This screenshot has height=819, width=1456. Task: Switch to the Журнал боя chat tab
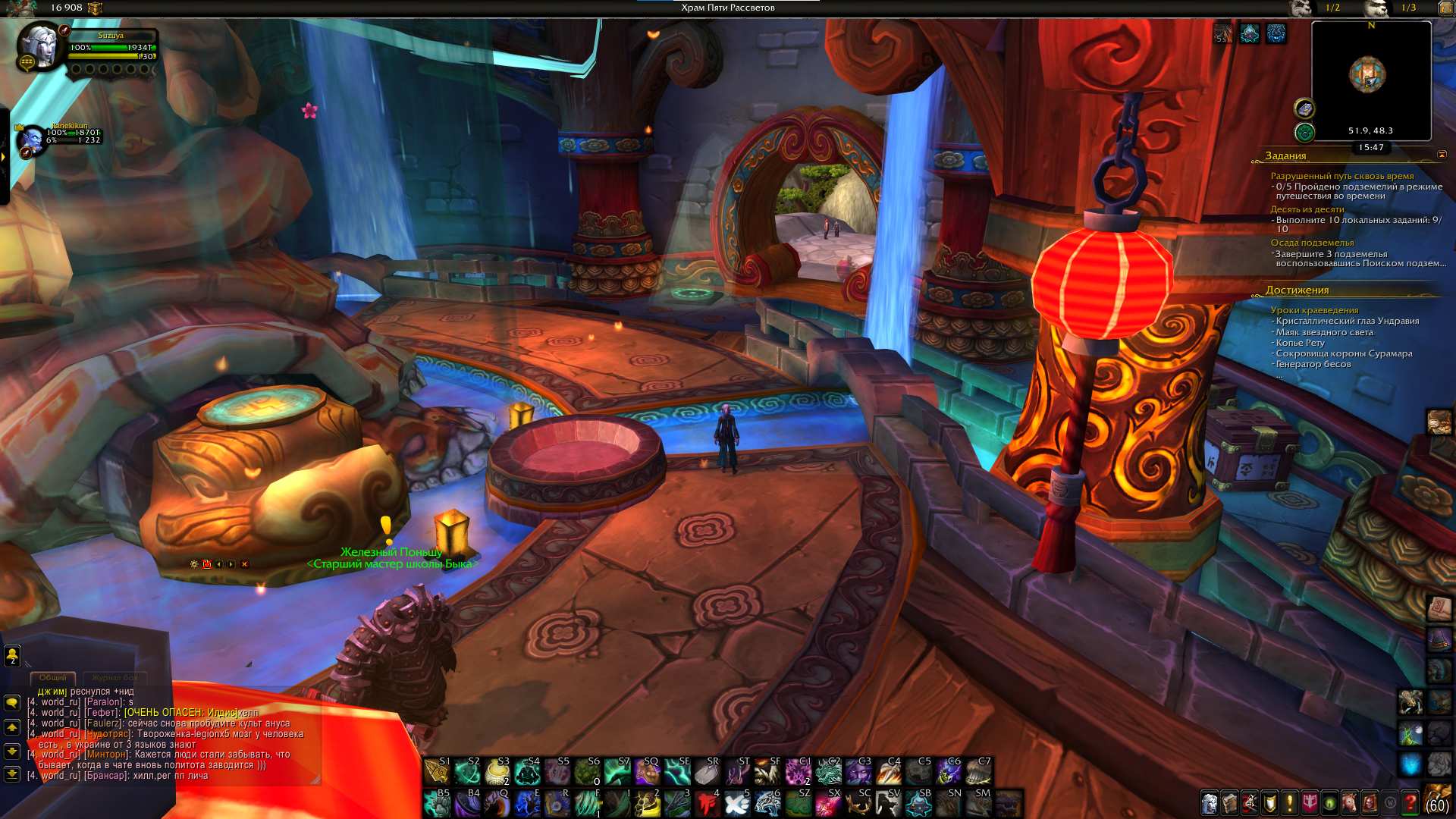[115, 677]
